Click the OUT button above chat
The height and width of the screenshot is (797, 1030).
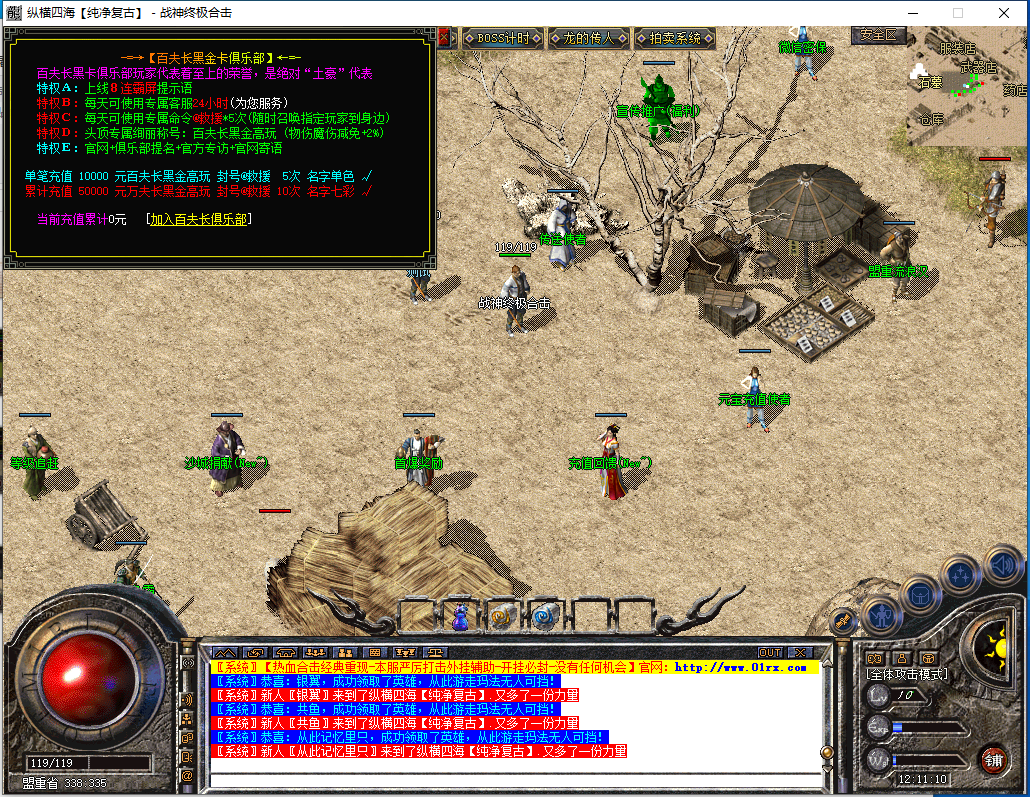pos(770,653)
